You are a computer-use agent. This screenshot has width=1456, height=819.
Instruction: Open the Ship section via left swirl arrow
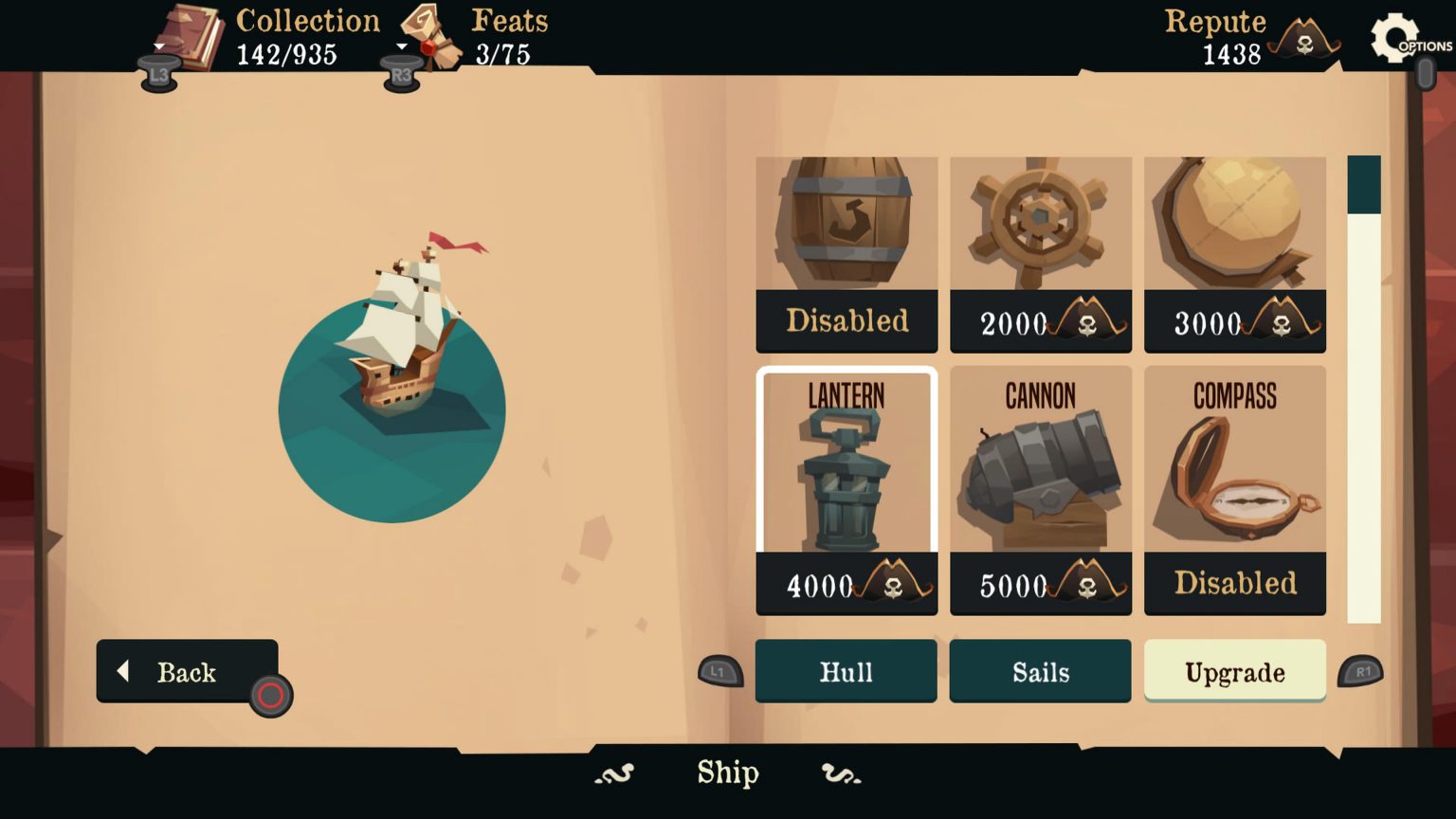pyautogui.click(x=616, y=774)
